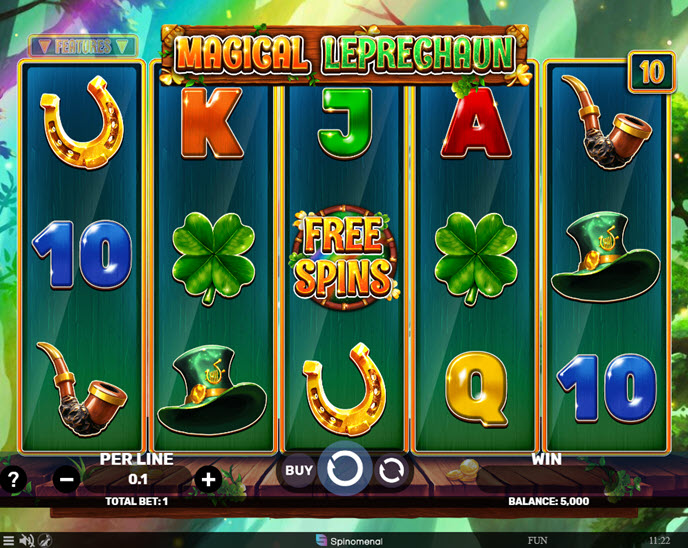Toggle sound with the speaker icon
The image size is (688, 548).
tap(27, 540)
